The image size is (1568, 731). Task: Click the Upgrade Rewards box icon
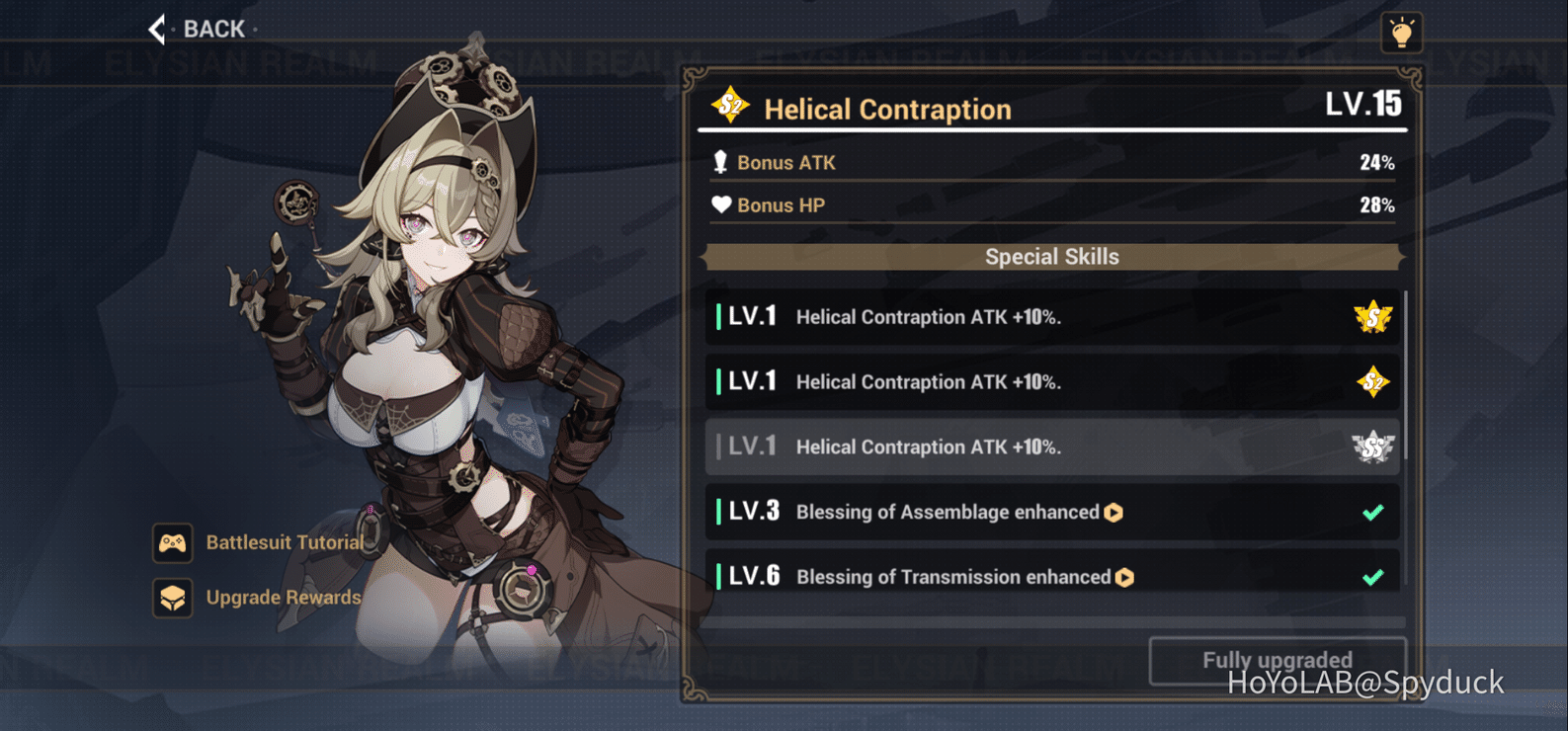coord(173,598)
